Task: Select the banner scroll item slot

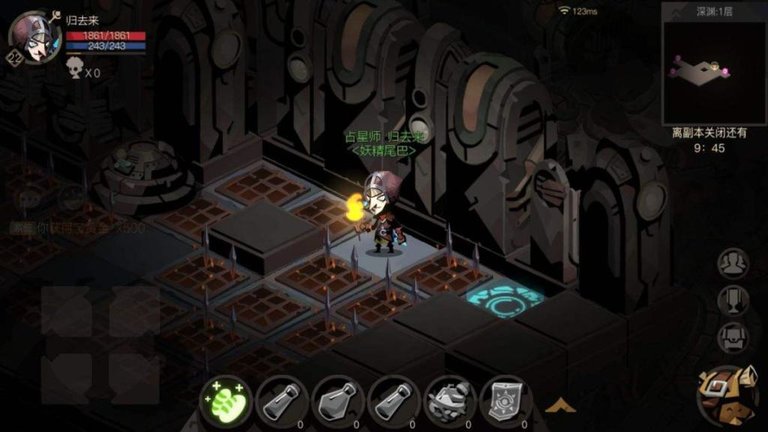Action: 504,399
